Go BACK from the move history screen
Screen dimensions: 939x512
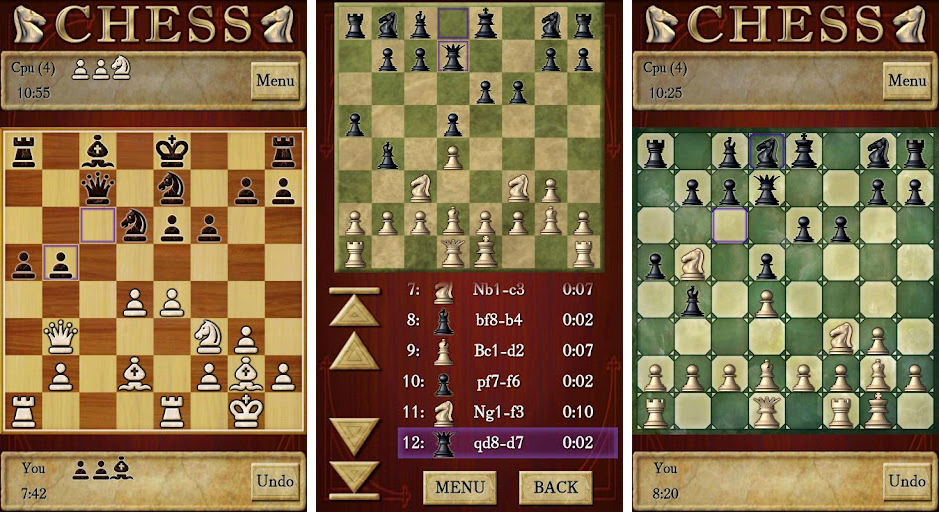click(x=555, y=487)
